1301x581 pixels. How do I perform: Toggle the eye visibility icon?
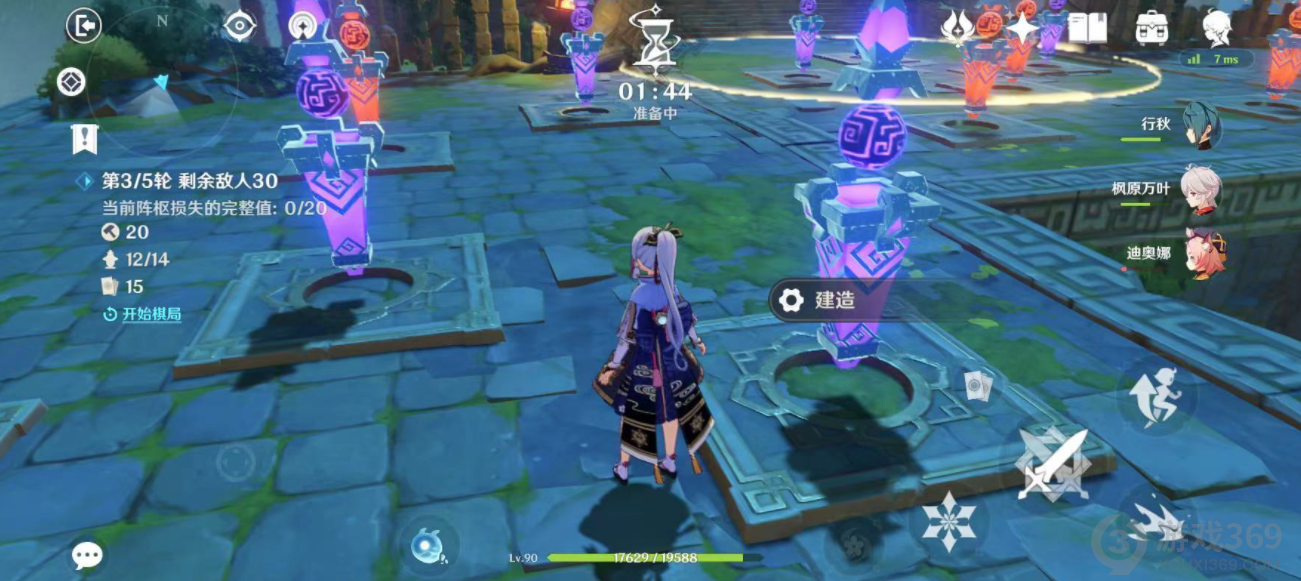pyautogui.click(x=240, y=26)
